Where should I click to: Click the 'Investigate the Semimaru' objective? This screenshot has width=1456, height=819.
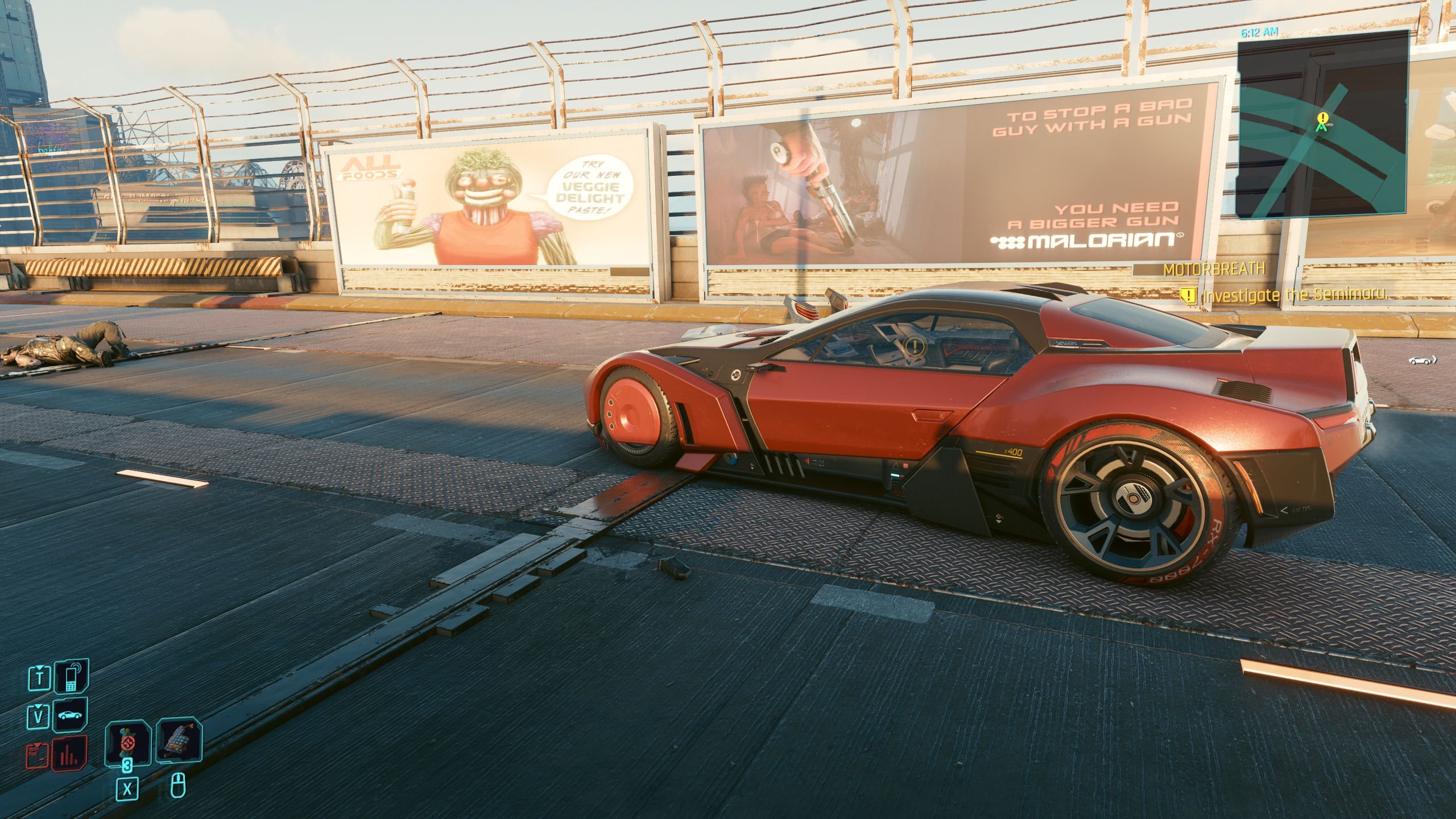coord(1293,295)
